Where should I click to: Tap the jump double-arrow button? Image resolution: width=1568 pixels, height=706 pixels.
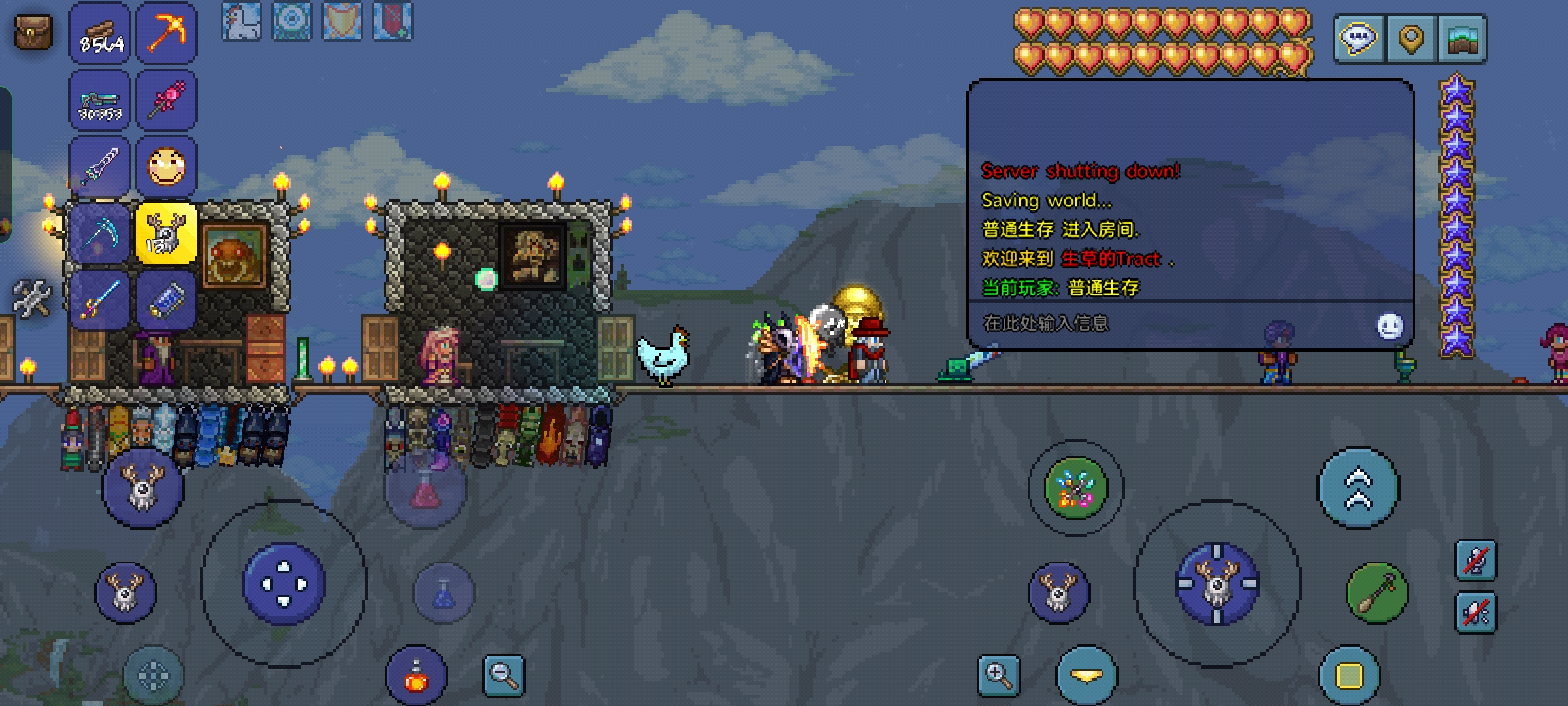[1358, 488]
